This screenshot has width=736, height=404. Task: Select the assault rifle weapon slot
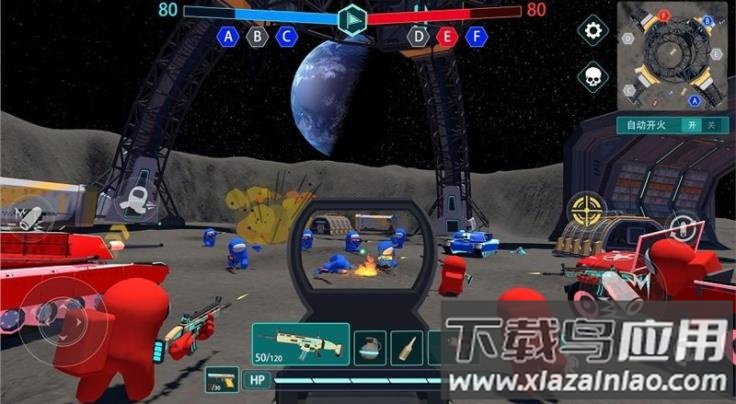(x=300, y=344)
